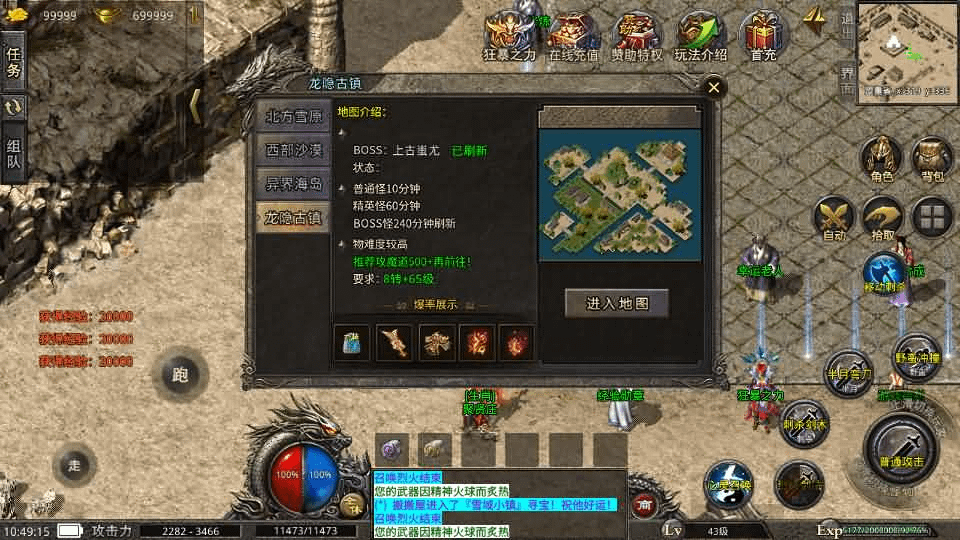Image resolution: width=960 pixels, height=540 pixels.
Task: Open the 组队 team panel
Action: tap(13, 152)
